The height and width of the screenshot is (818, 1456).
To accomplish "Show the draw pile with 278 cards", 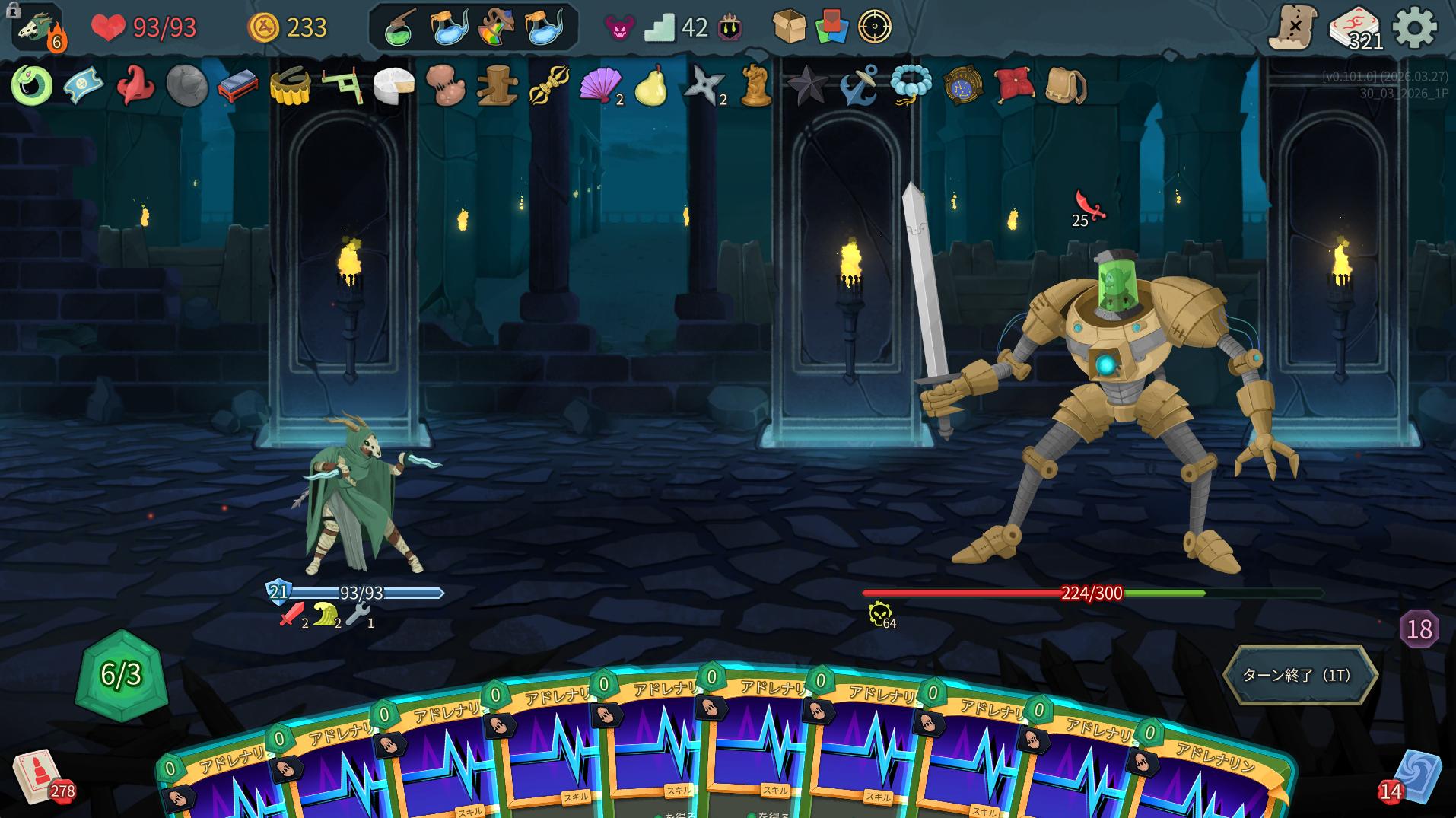I will (38, 776).
